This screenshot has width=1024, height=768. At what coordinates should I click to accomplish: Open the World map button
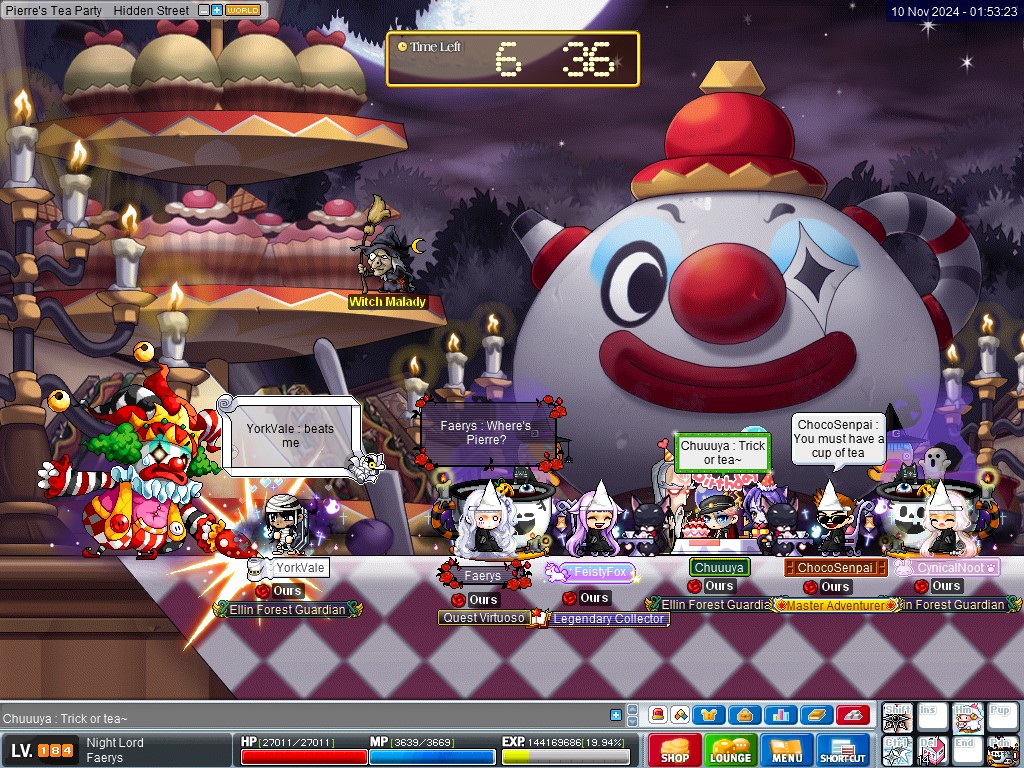[x=243, y=10]
